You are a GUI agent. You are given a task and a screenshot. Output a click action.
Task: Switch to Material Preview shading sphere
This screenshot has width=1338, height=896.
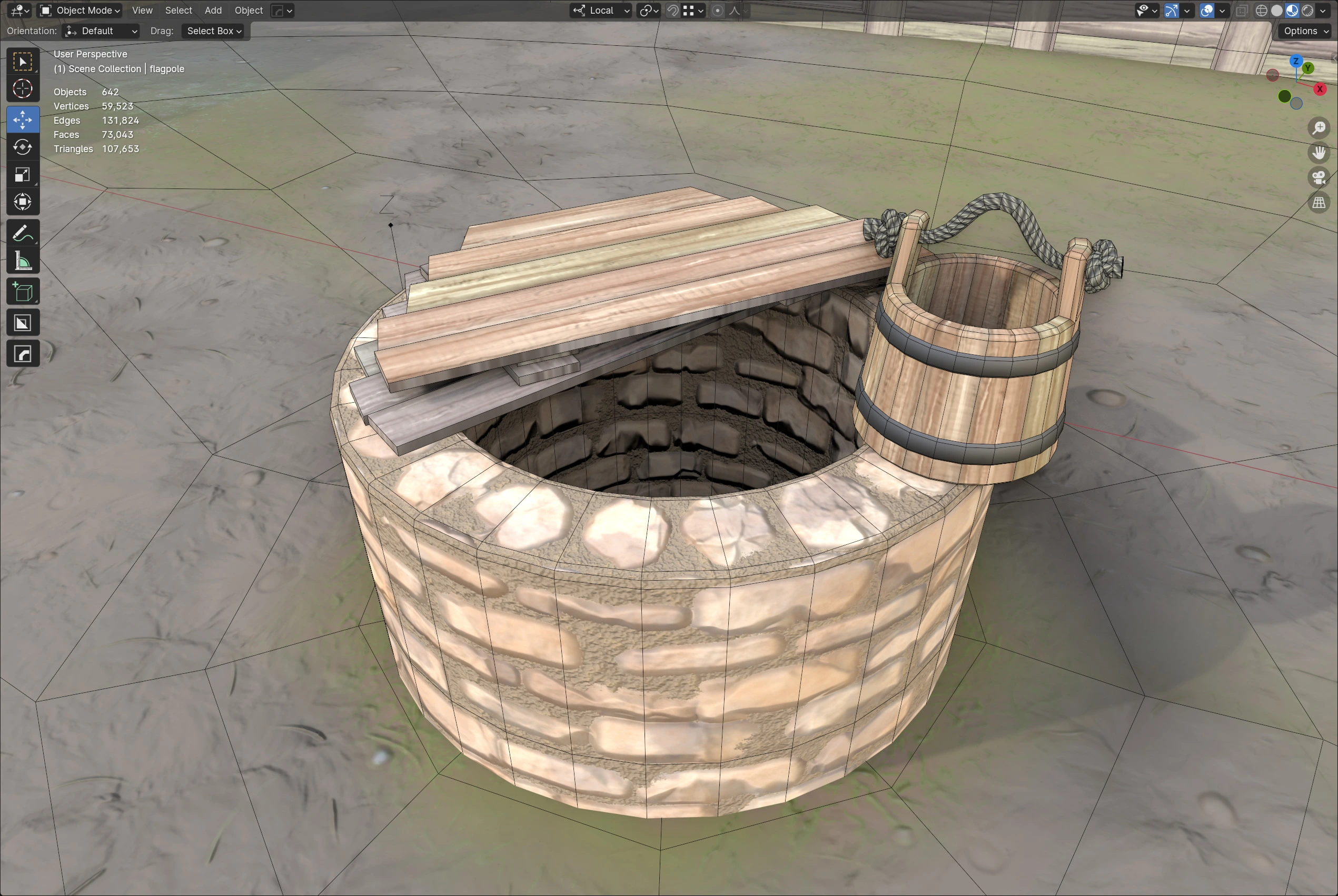coord(1291,11)
